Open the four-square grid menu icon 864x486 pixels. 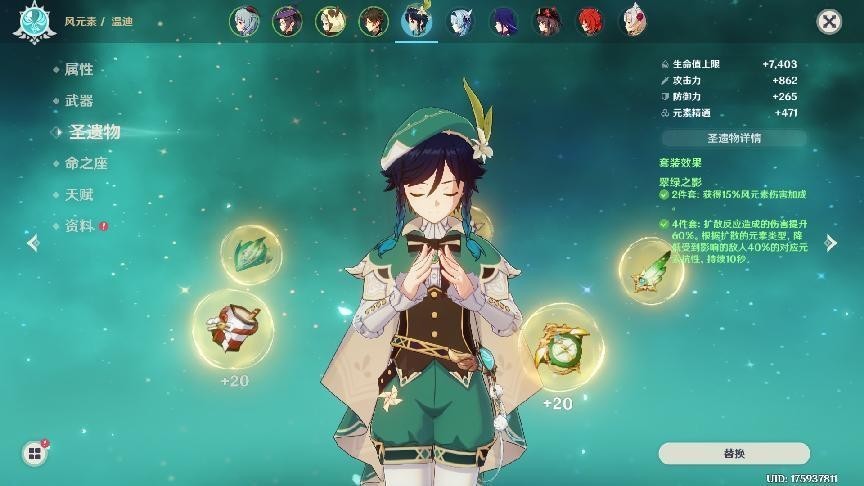click(x=35, y=454)
